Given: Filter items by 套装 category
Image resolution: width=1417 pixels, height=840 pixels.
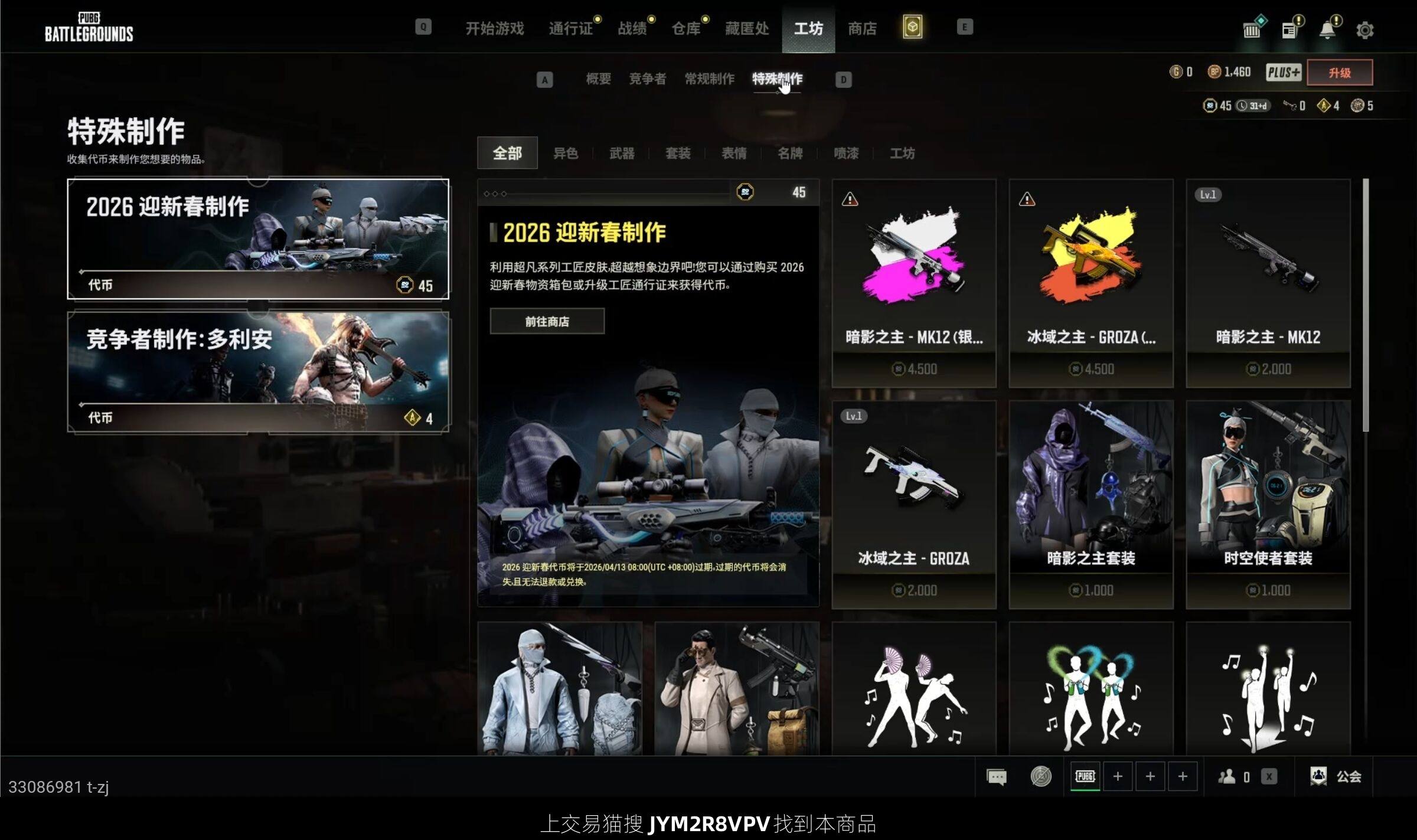Looking at the screenshot, I should coord(678,153).
